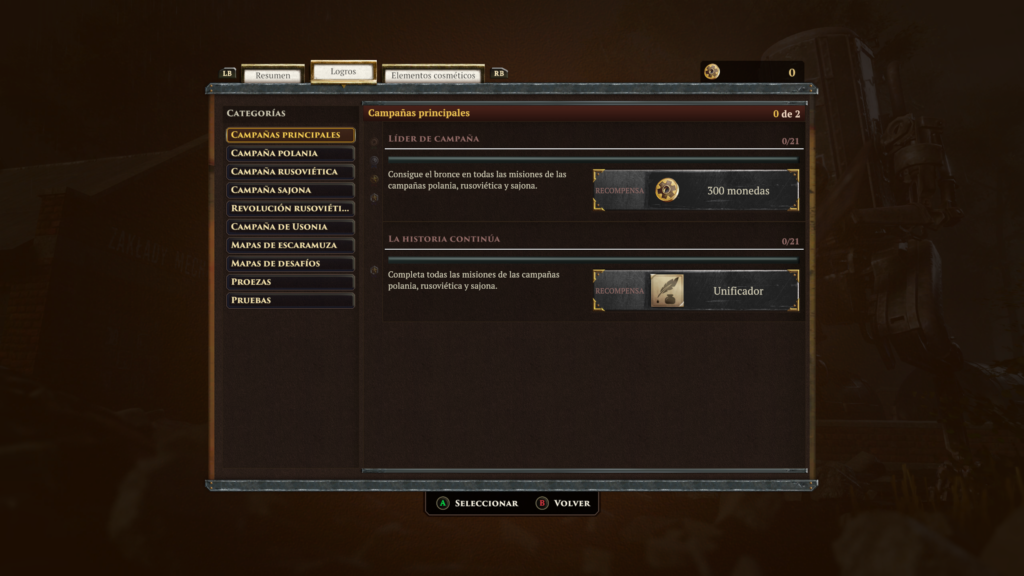This screenshot has width=1024, height=576.
Task: Click the 300 monedas reward box
Action: (x=696, y=190)
